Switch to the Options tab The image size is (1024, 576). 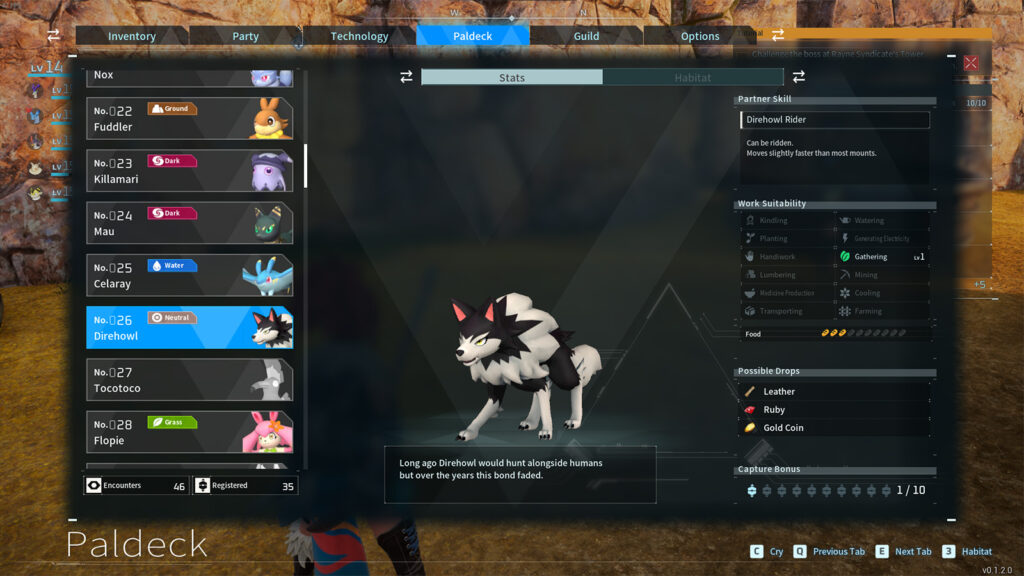(x=700, y=36)
